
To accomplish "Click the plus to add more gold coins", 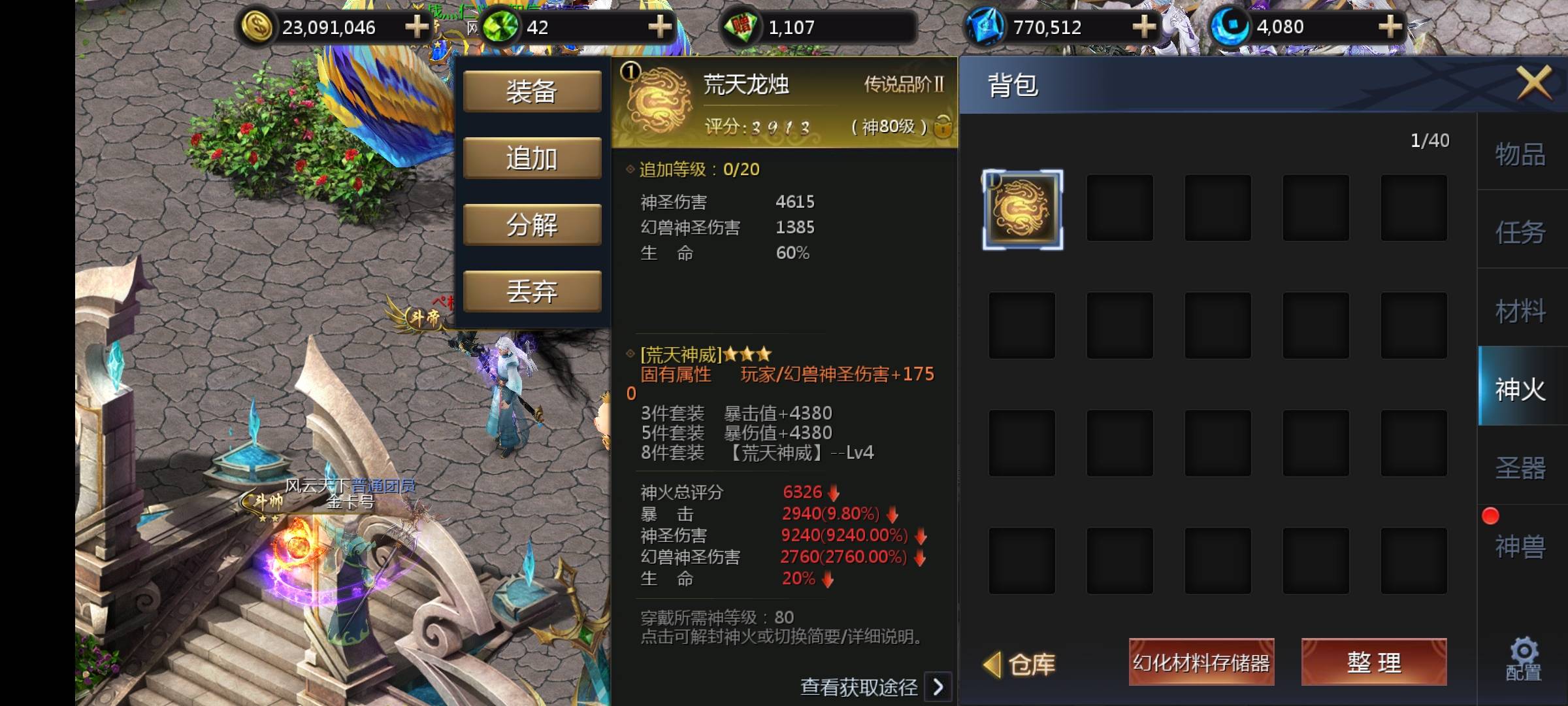I will 416,27.
